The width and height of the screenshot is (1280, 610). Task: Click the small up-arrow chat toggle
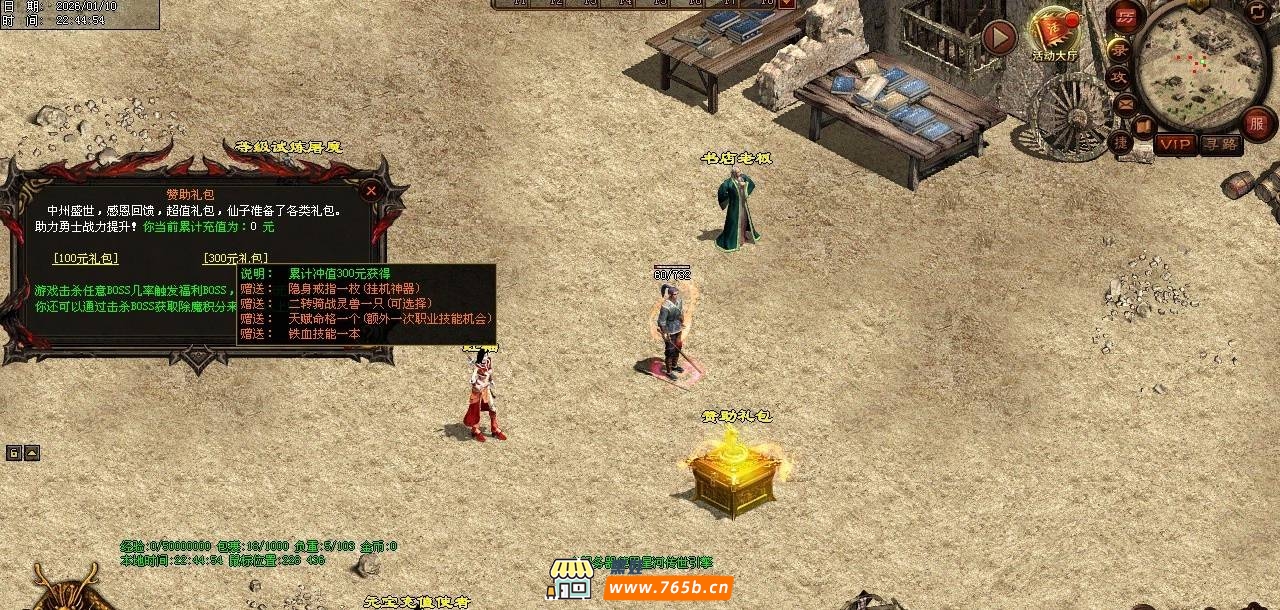(x=32, y=453)
